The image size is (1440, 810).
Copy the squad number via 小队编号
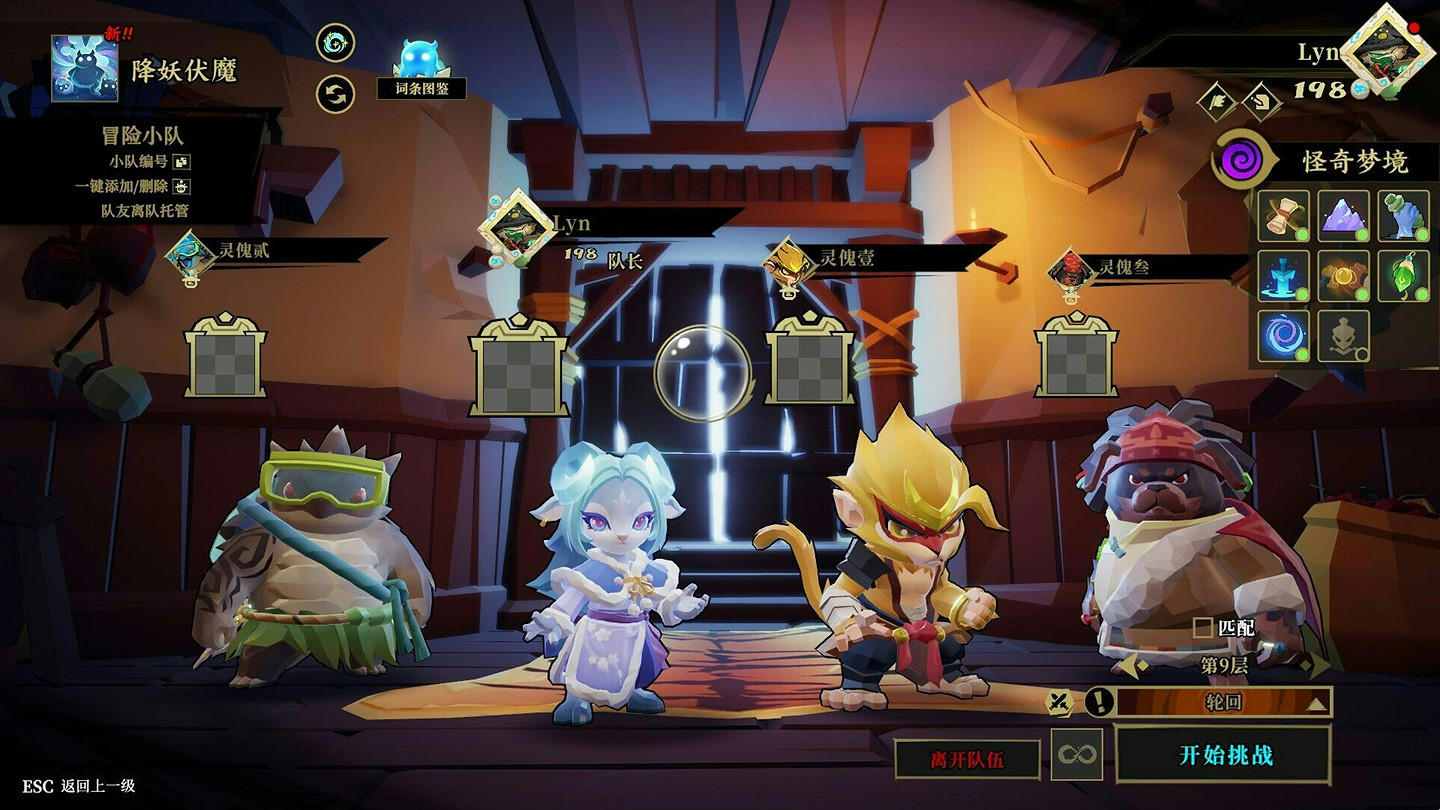[181, 161]
